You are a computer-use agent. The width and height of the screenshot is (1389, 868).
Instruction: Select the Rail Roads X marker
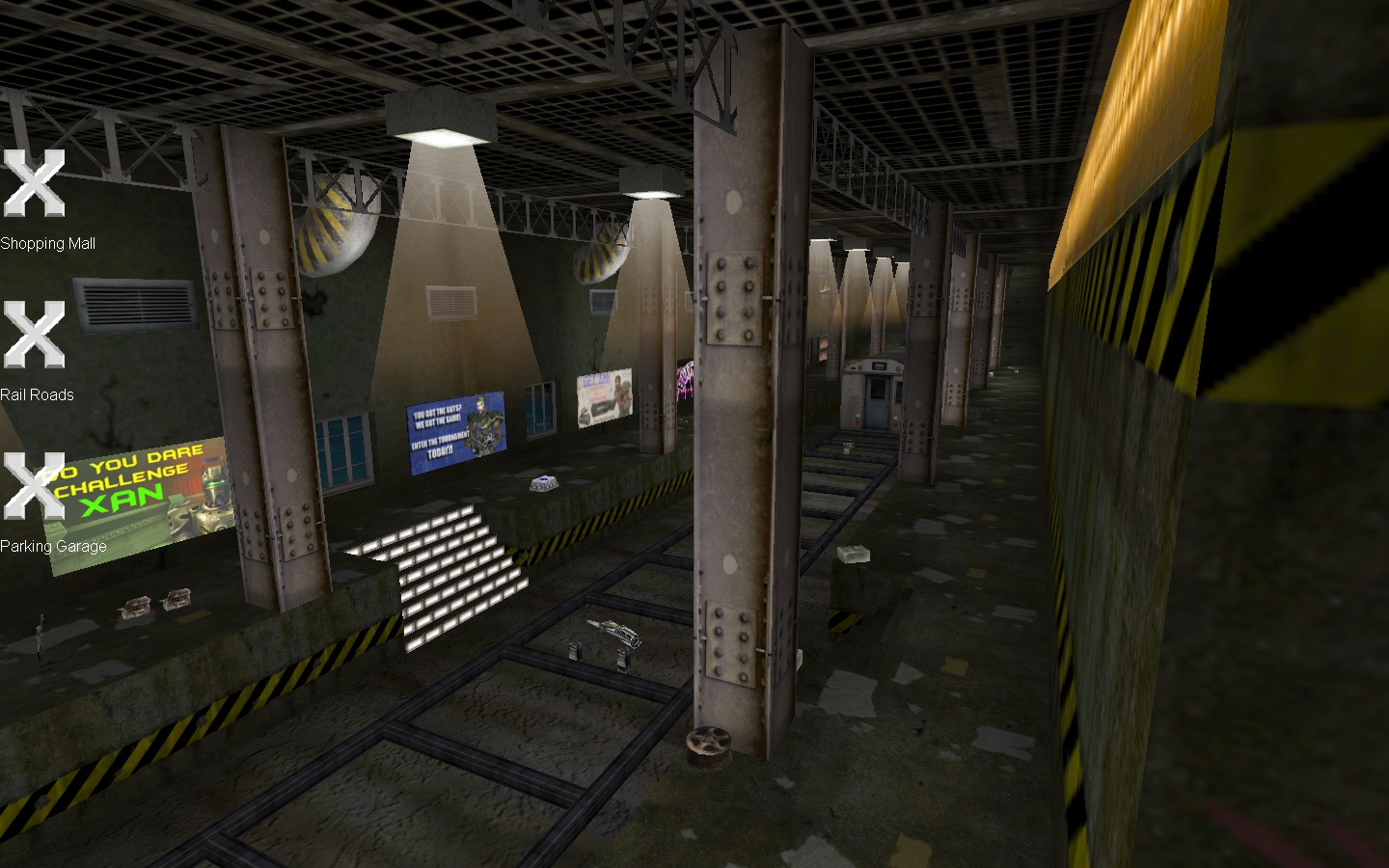33,337
